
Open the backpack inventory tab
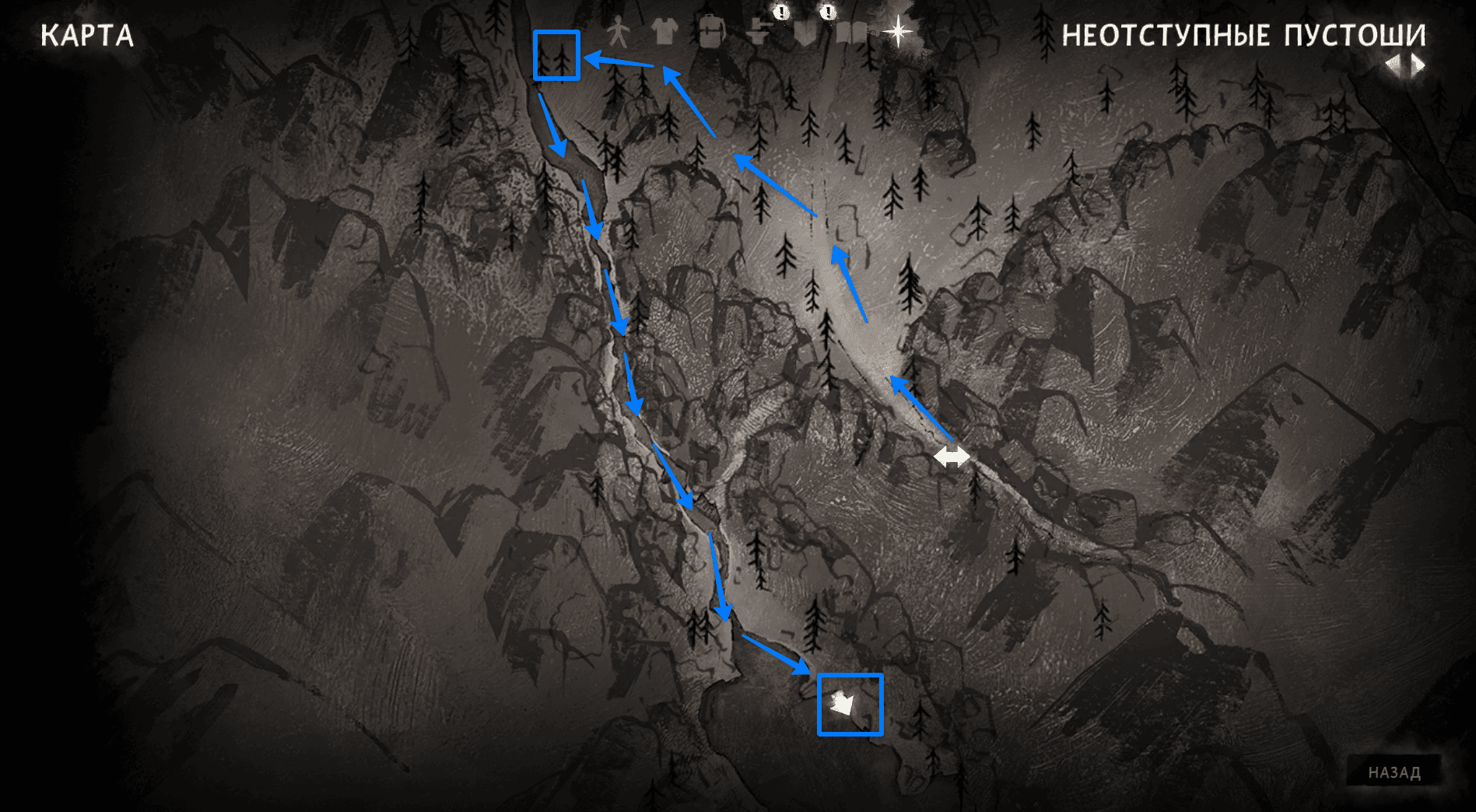coord(711,33)
